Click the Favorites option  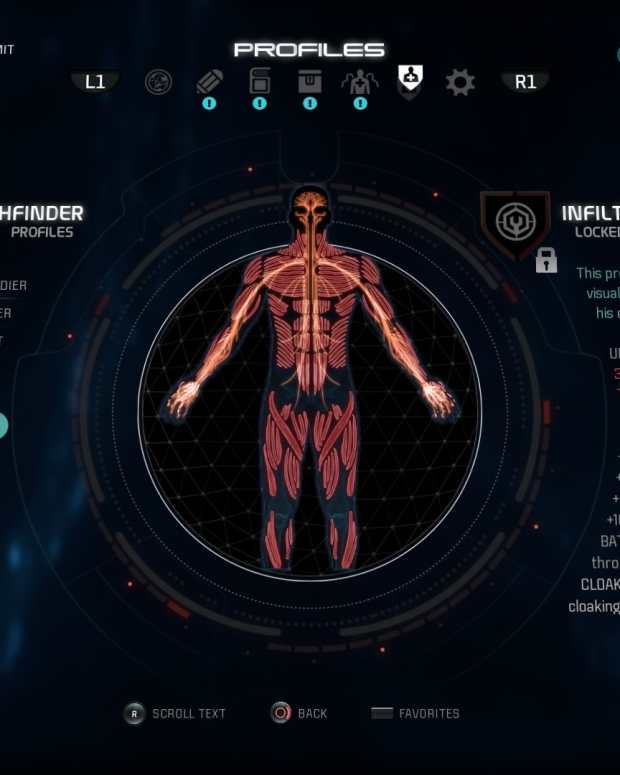(x=415, y=713)
